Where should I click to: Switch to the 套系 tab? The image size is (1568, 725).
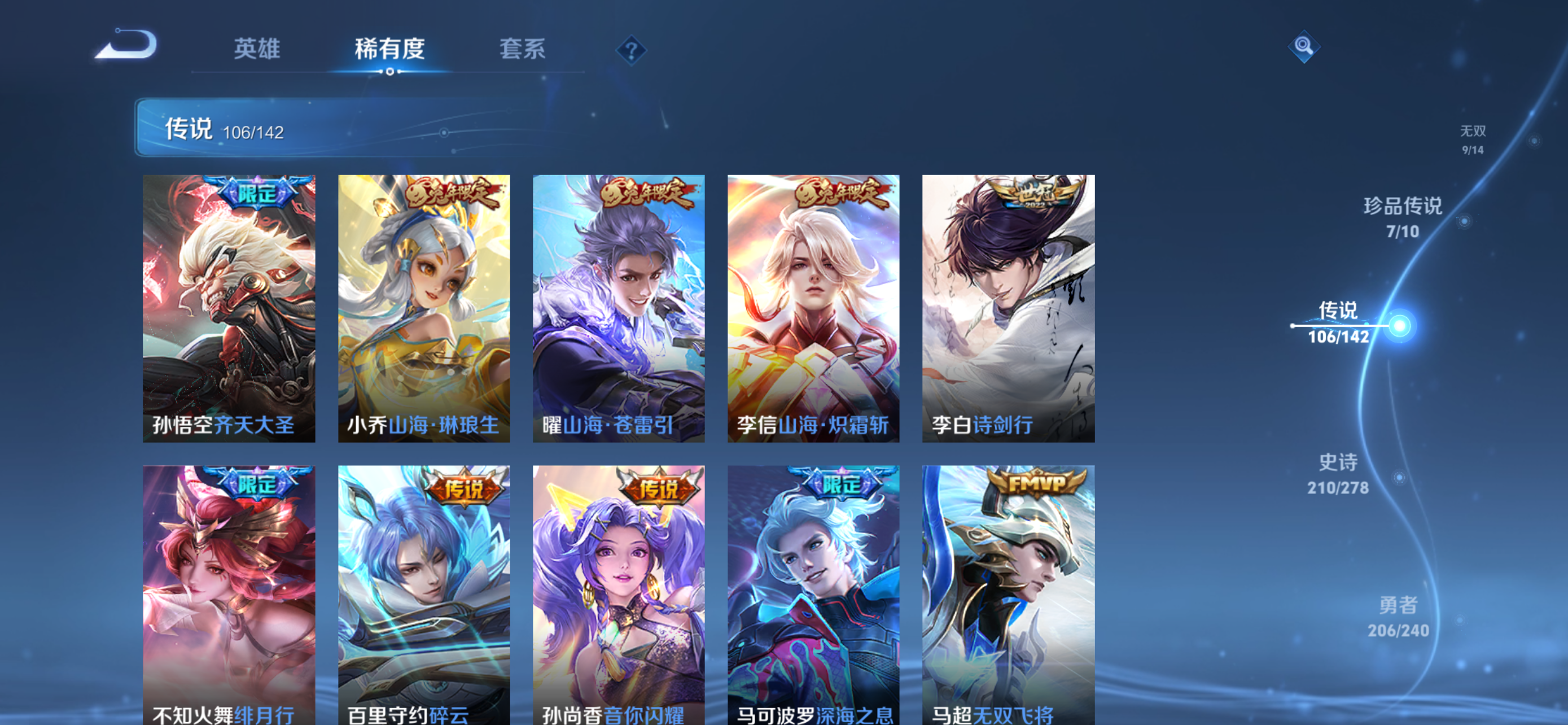pyautogui.click(x=522, y=50)
